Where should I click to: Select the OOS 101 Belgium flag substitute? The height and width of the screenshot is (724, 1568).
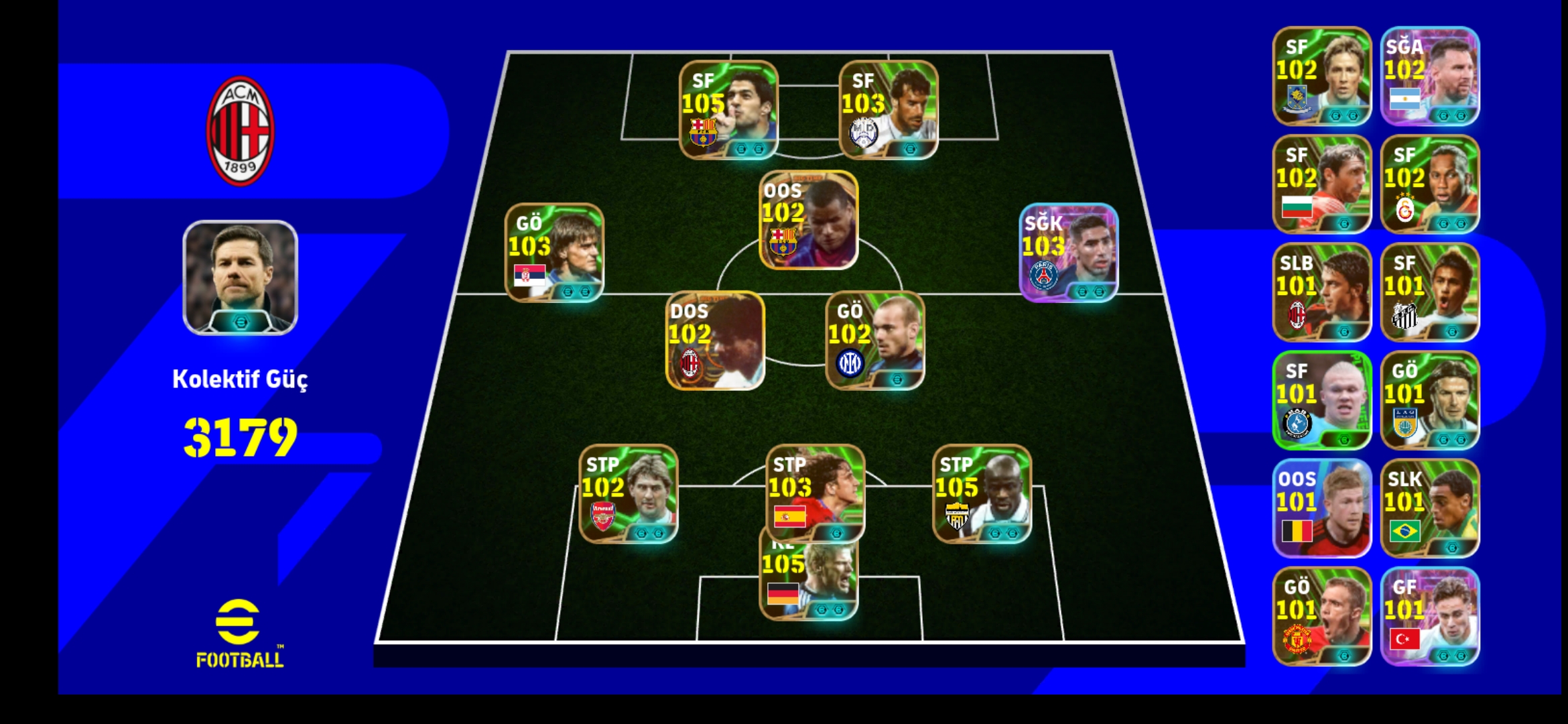coord(1322,508)
